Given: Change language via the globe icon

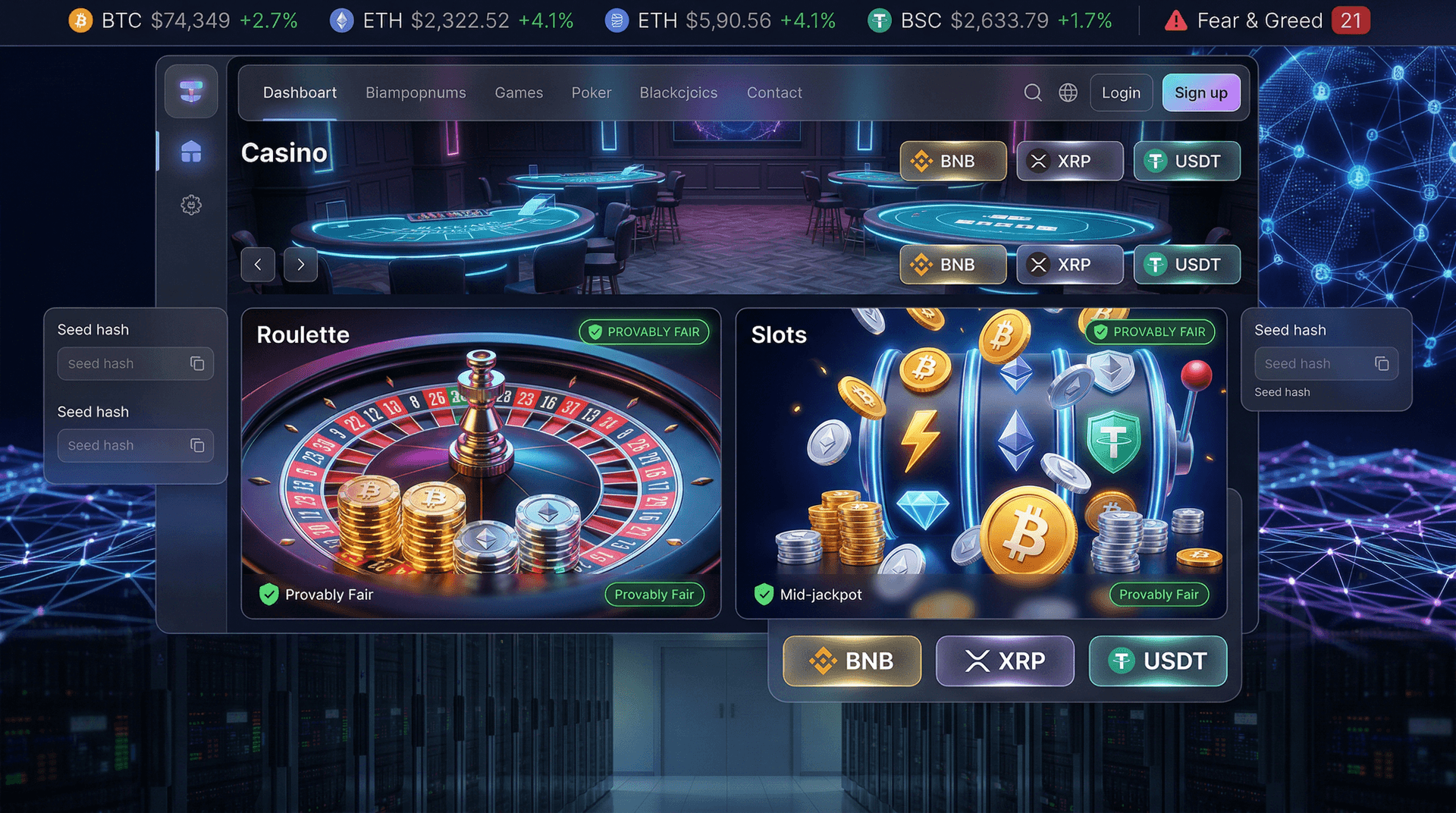Looking at the screenshot, I should (x=1068, y=93).
